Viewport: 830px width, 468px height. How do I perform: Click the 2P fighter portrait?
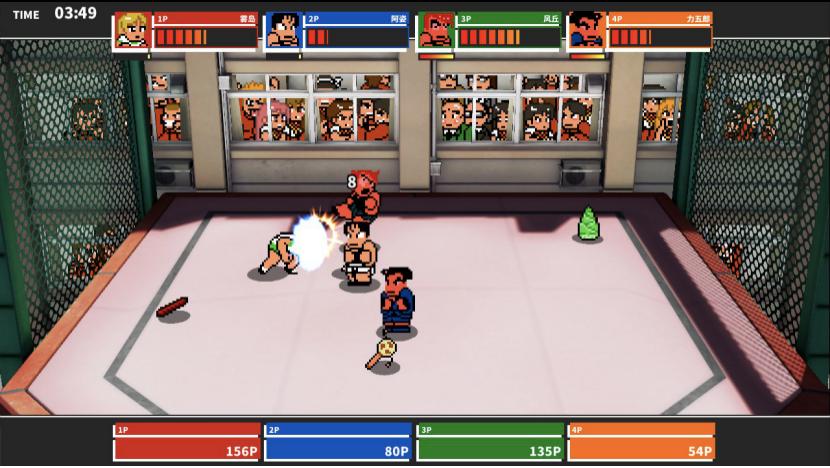pyautogui.click(x=284, y=30)
